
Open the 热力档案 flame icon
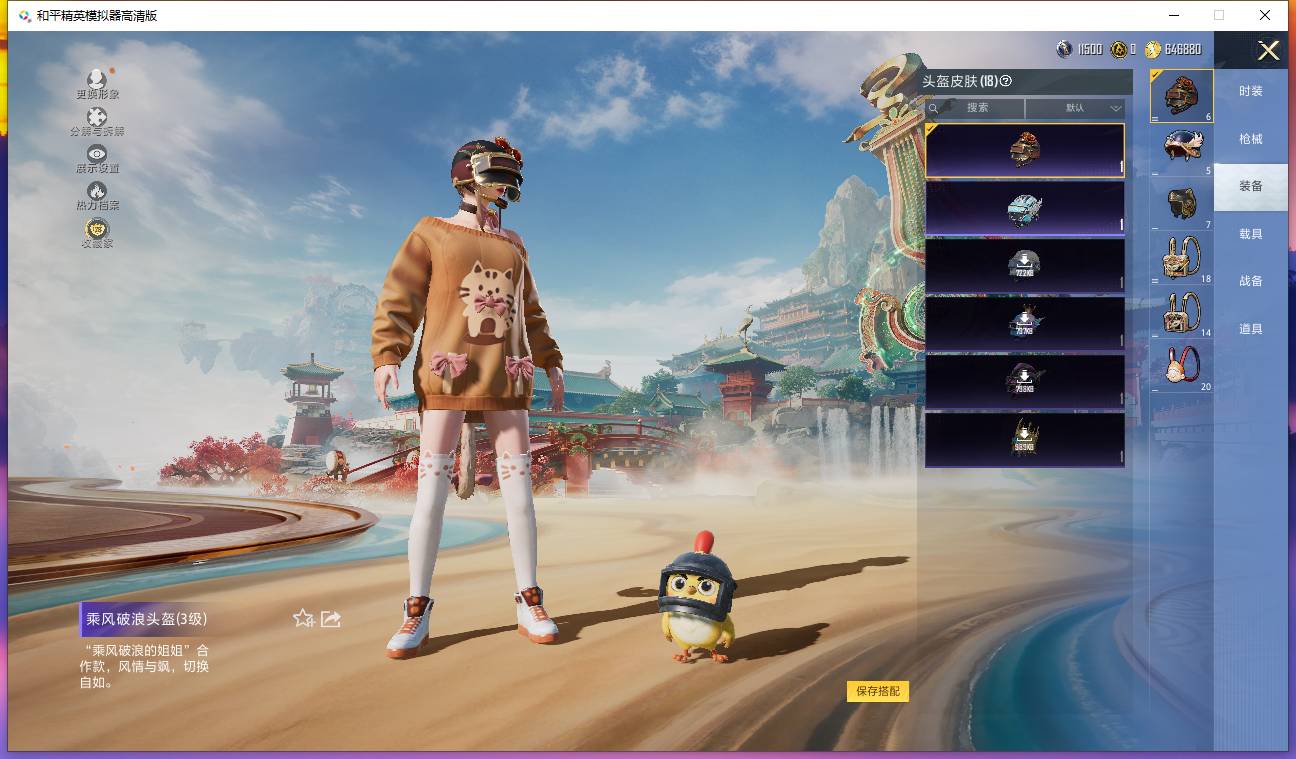pyautogui.click(x=97, y=194)
